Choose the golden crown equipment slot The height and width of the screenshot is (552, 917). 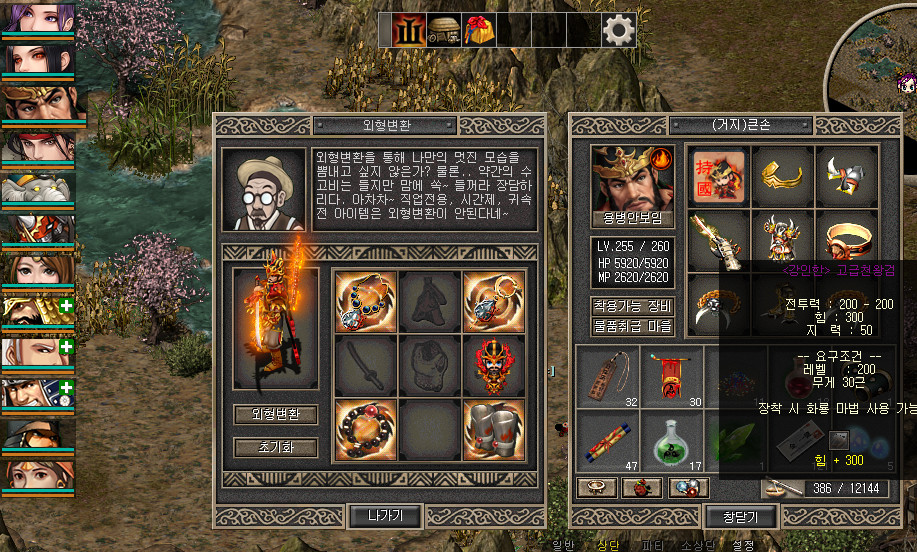(783, 176)
